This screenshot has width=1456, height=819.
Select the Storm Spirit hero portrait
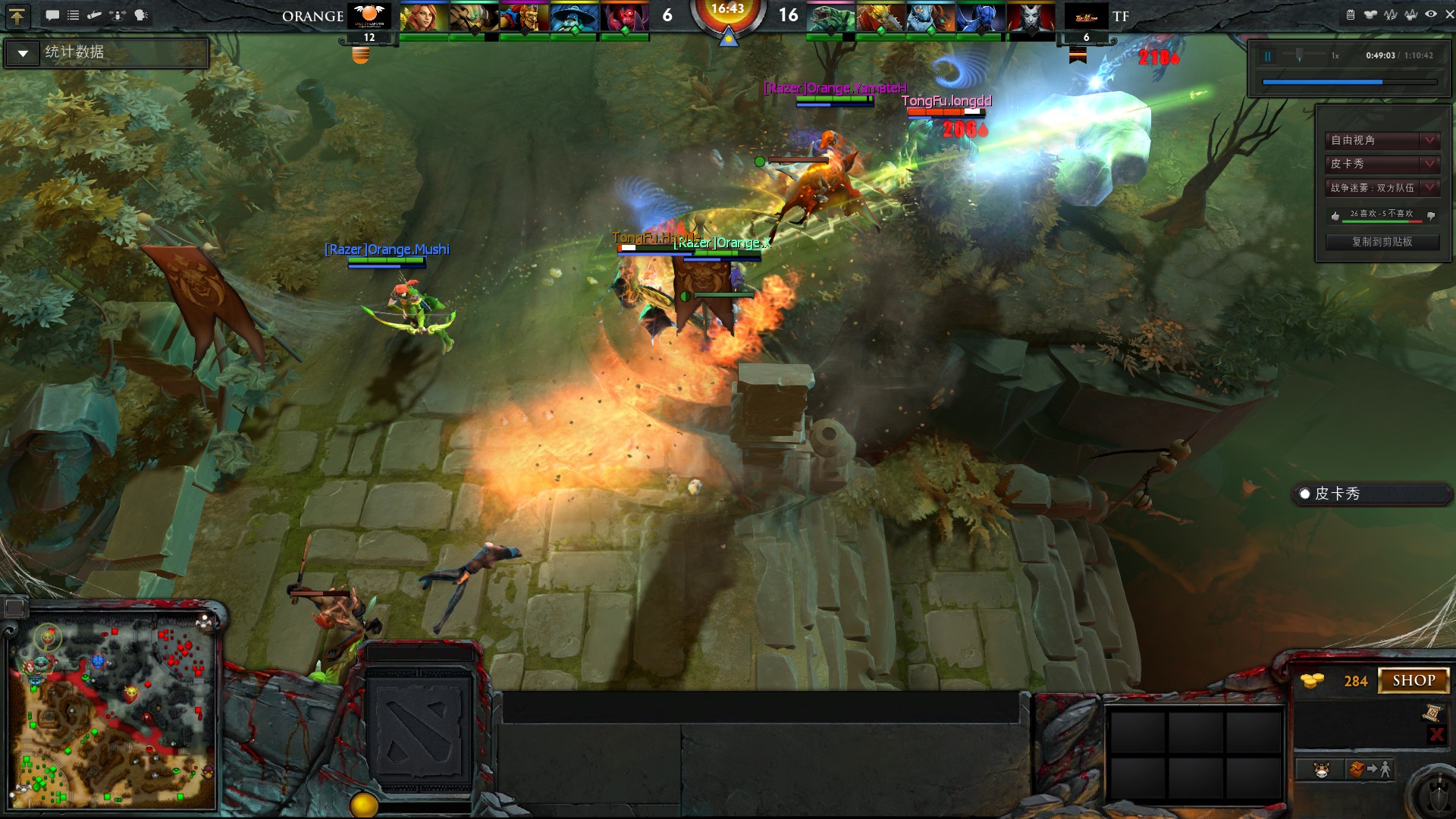pyautogui.click(x=574, y=17)
